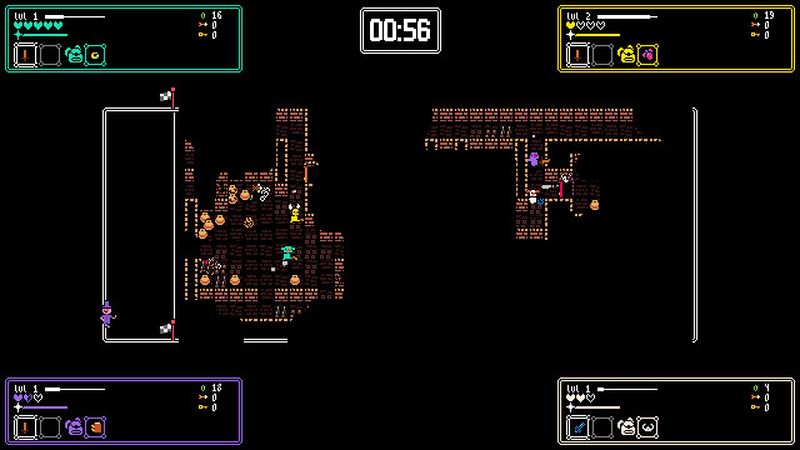This screenshot has height=450, width=800.
Task: Select the purple player's orange glove item
Action: point(96,427)
